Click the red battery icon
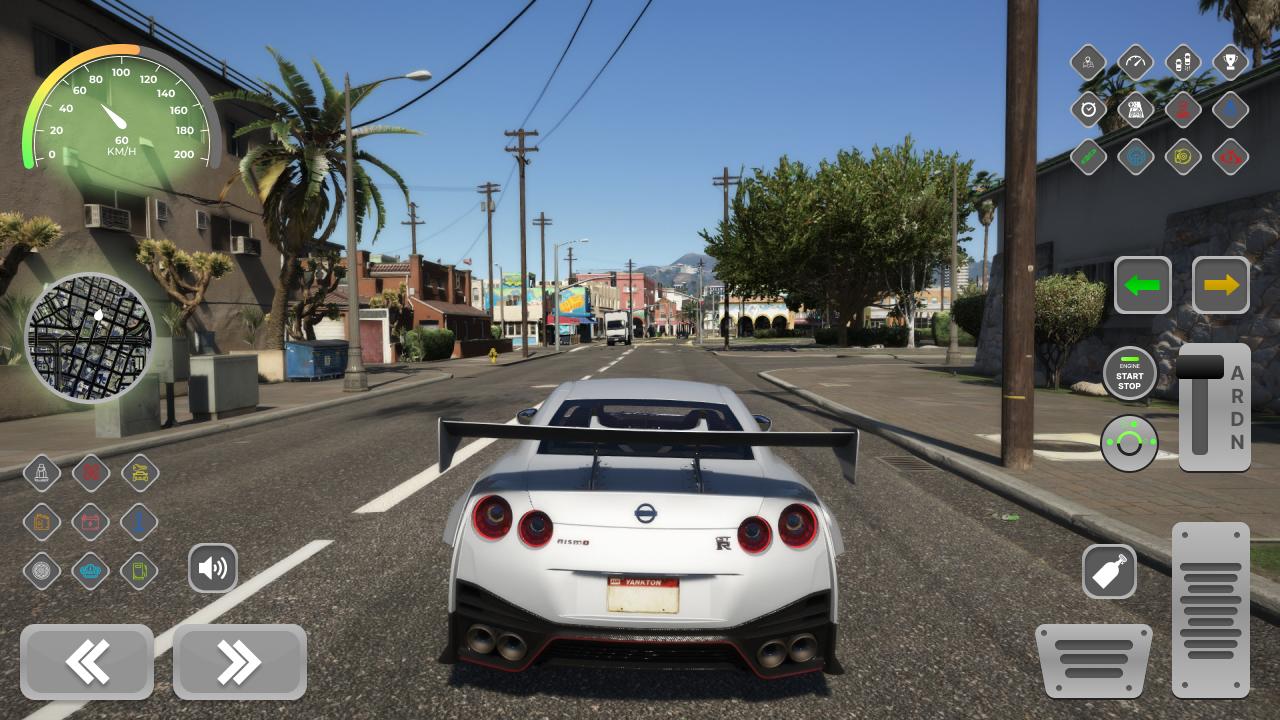 90,522
